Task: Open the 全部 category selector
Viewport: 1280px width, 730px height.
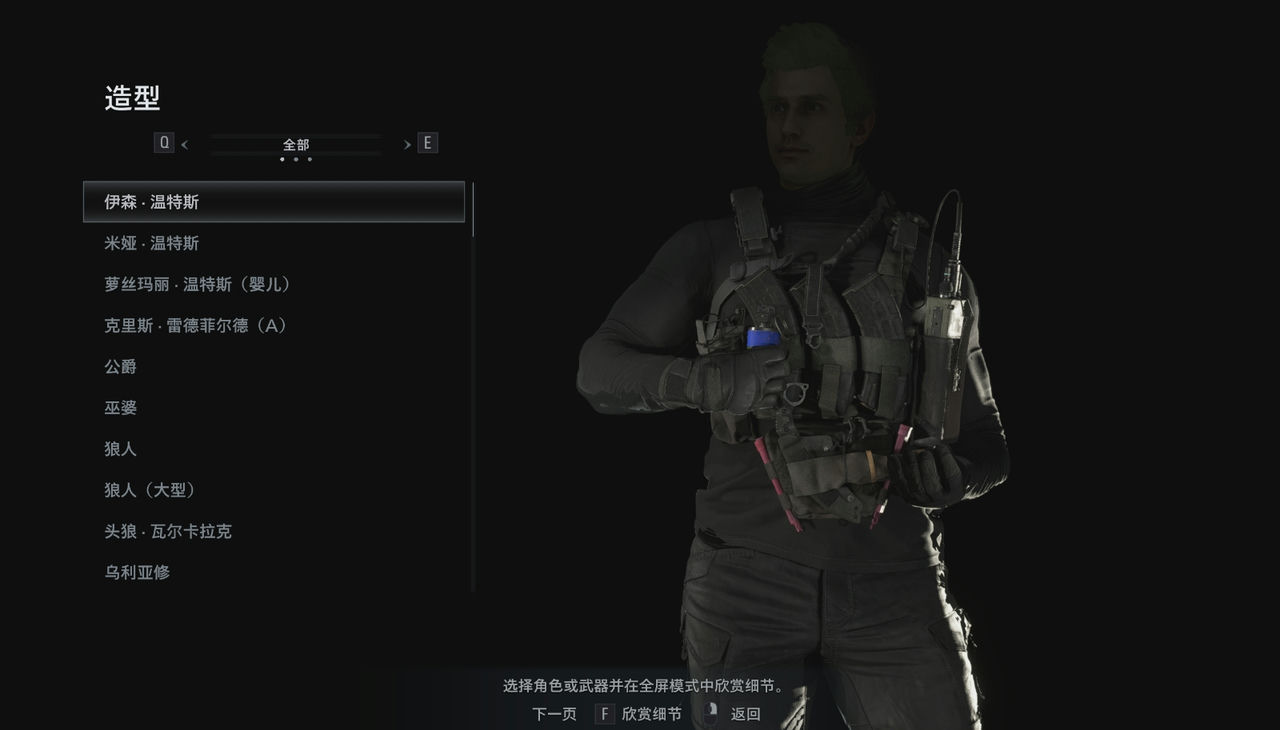Action: point(295,143)
